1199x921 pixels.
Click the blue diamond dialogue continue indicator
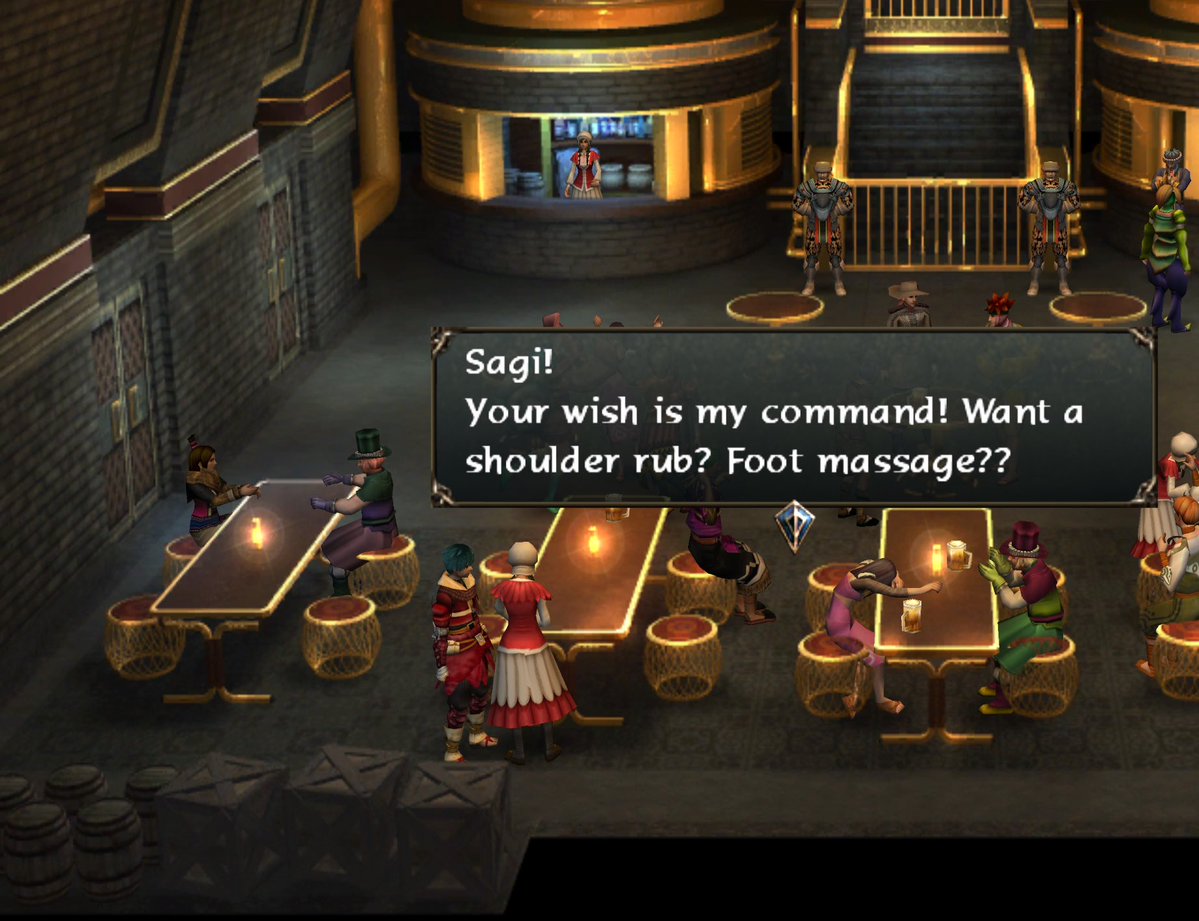tap(795, 525)
